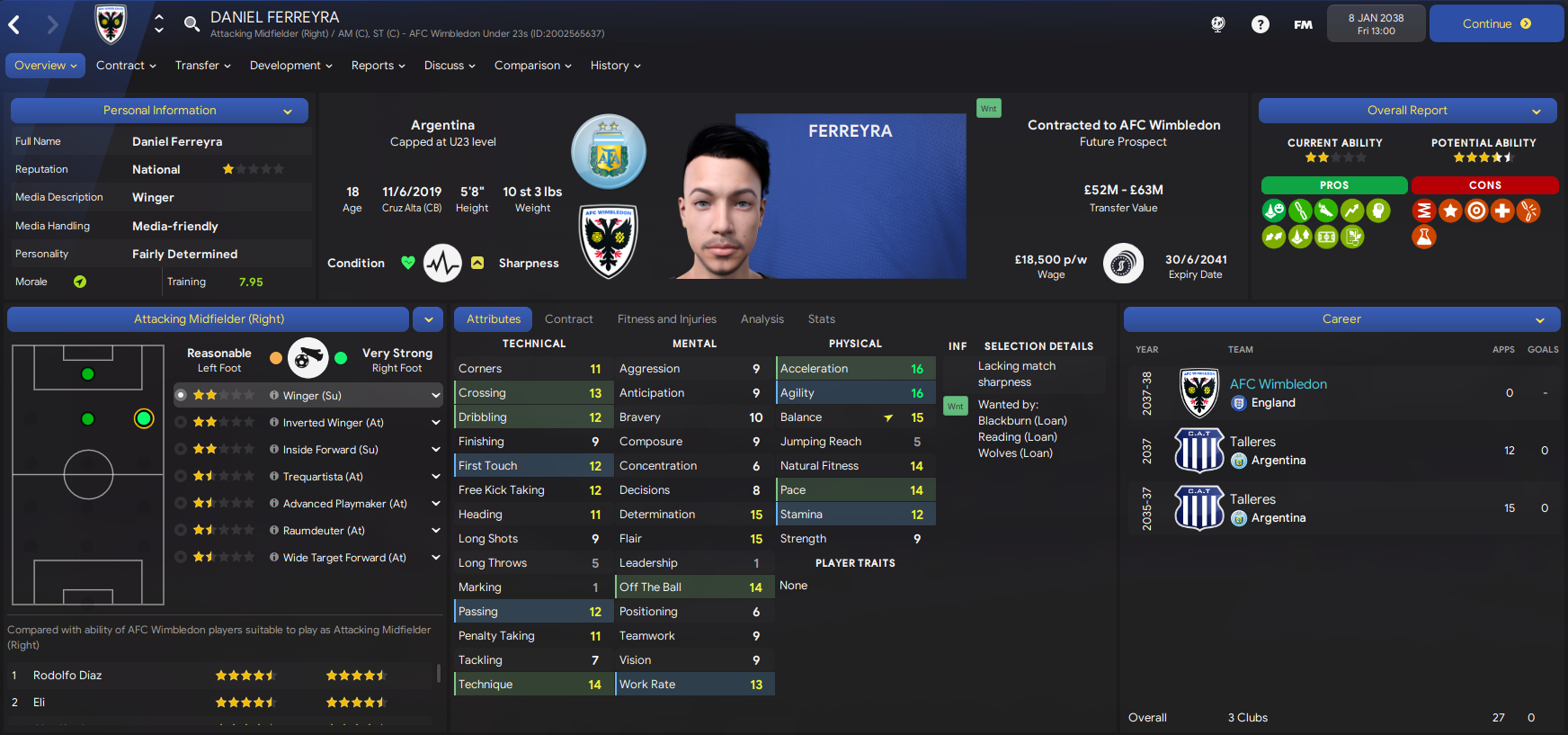
Task: Click the search magnifying glass icon
Action: tap(192, 23)
